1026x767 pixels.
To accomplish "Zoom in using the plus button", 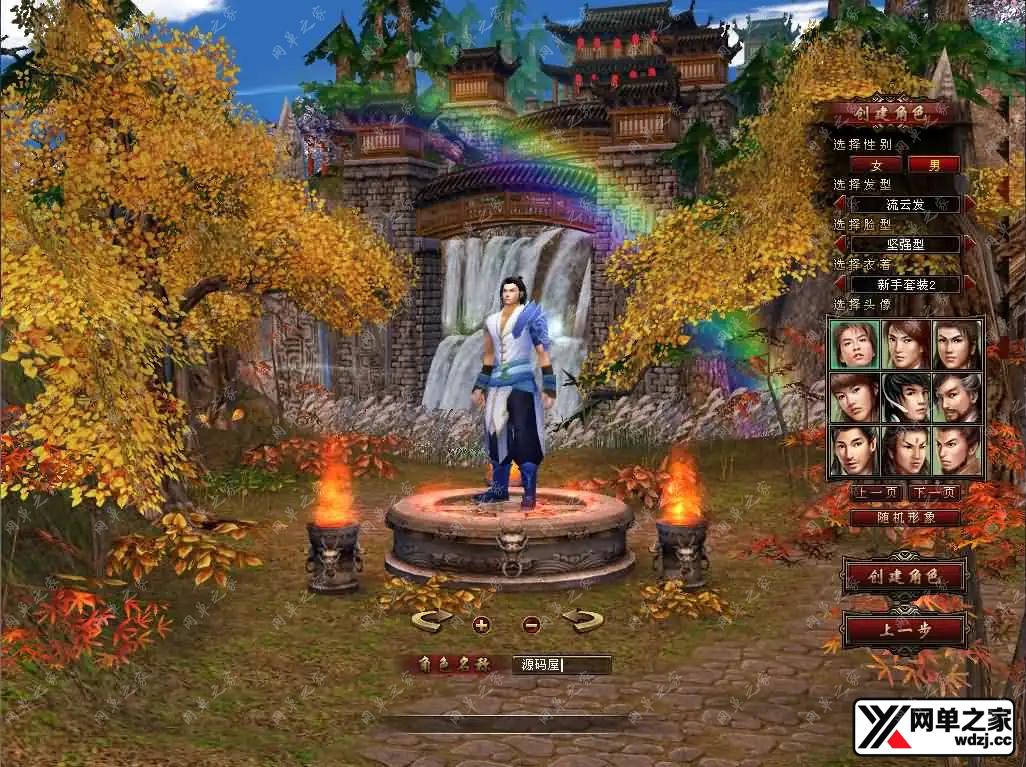I will click(x=481, y=625).
